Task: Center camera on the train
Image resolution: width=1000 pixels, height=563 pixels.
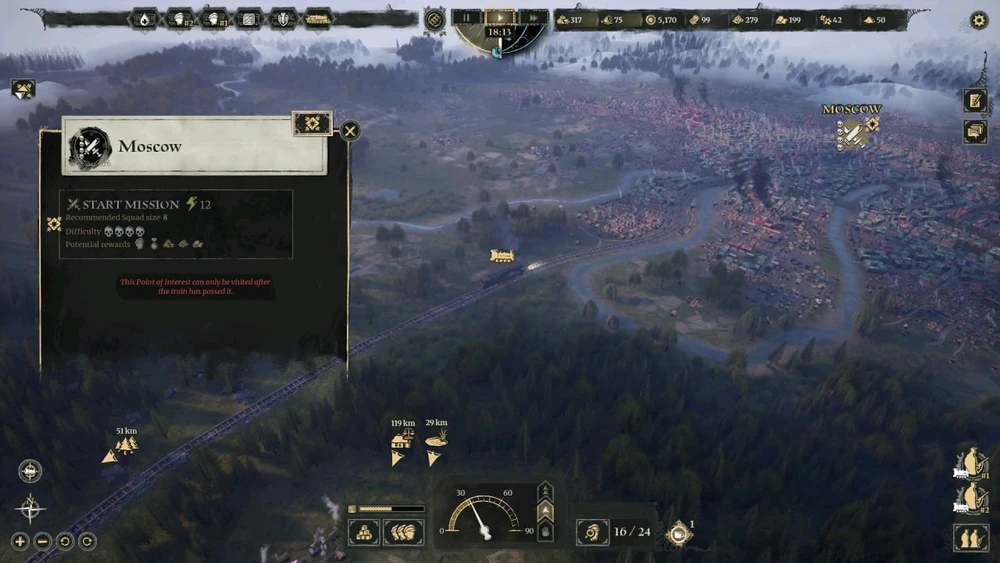Action: coord(30,471)
